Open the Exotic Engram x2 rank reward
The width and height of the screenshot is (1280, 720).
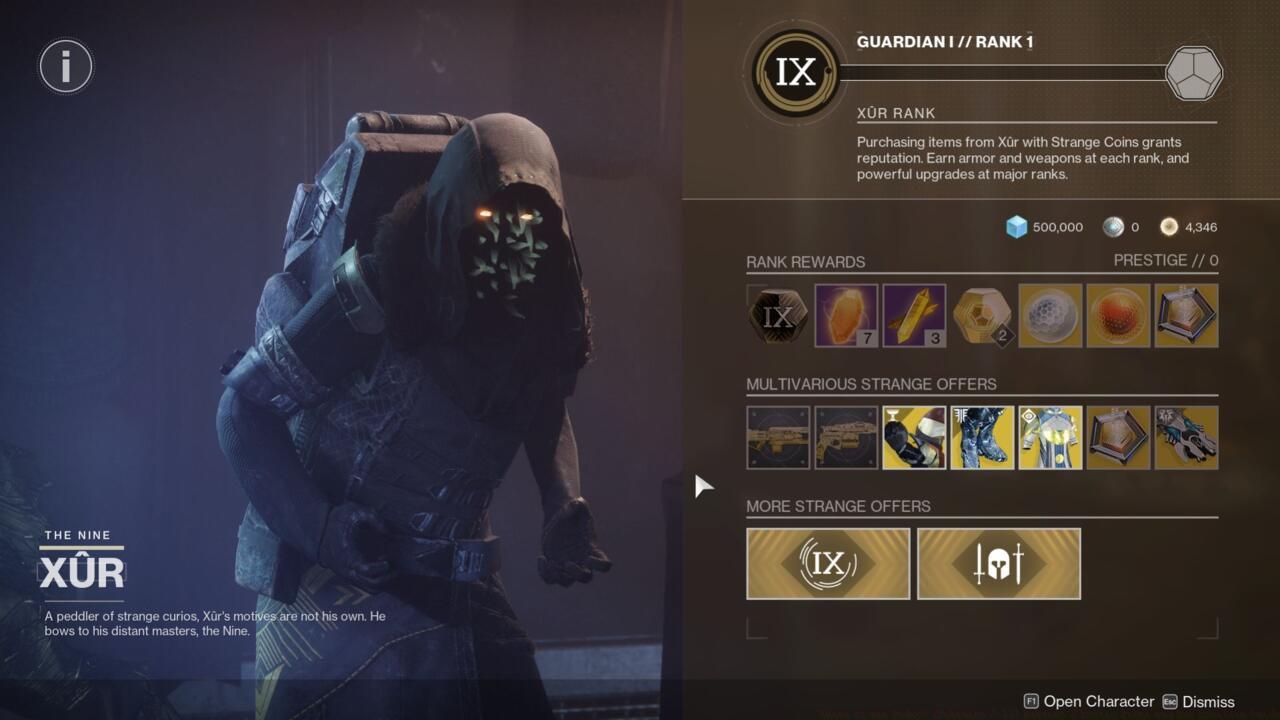pos(981,315)
